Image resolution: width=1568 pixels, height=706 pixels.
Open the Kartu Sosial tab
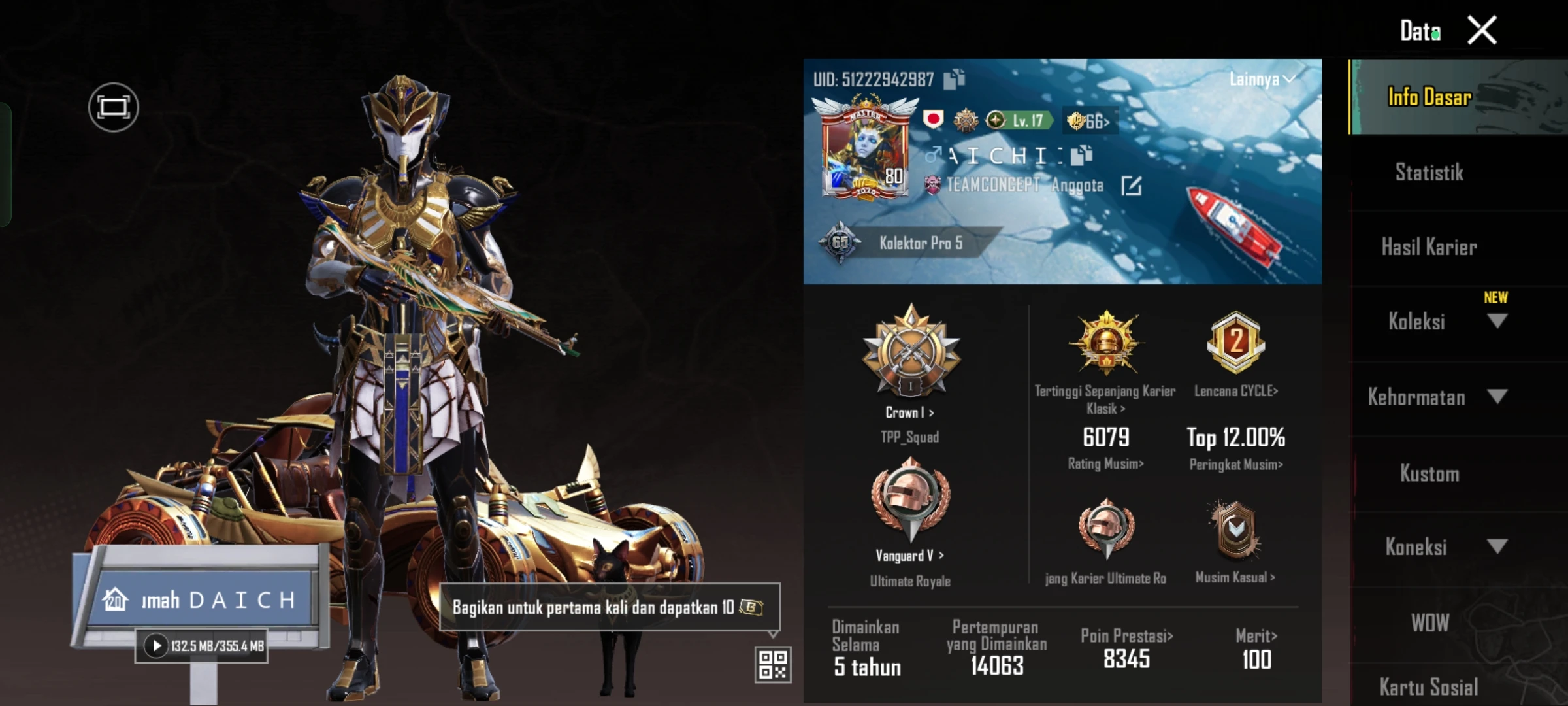[1429, 686]
